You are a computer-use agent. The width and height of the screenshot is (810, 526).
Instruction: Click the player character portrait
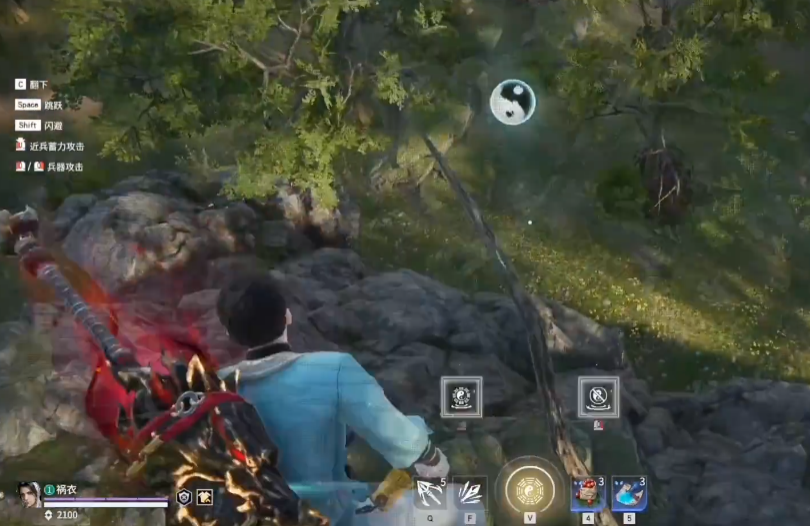coord(27,496)
